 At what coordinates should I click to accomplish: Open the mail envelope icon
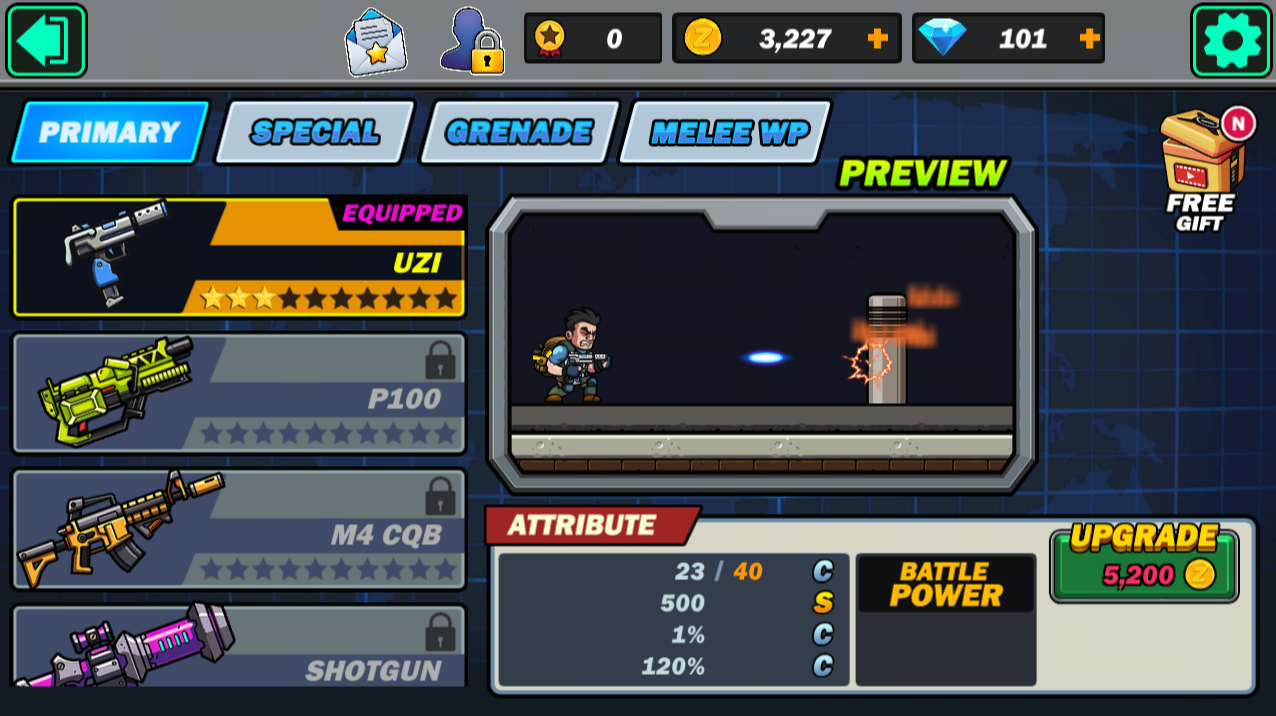[x=375, y=42]
